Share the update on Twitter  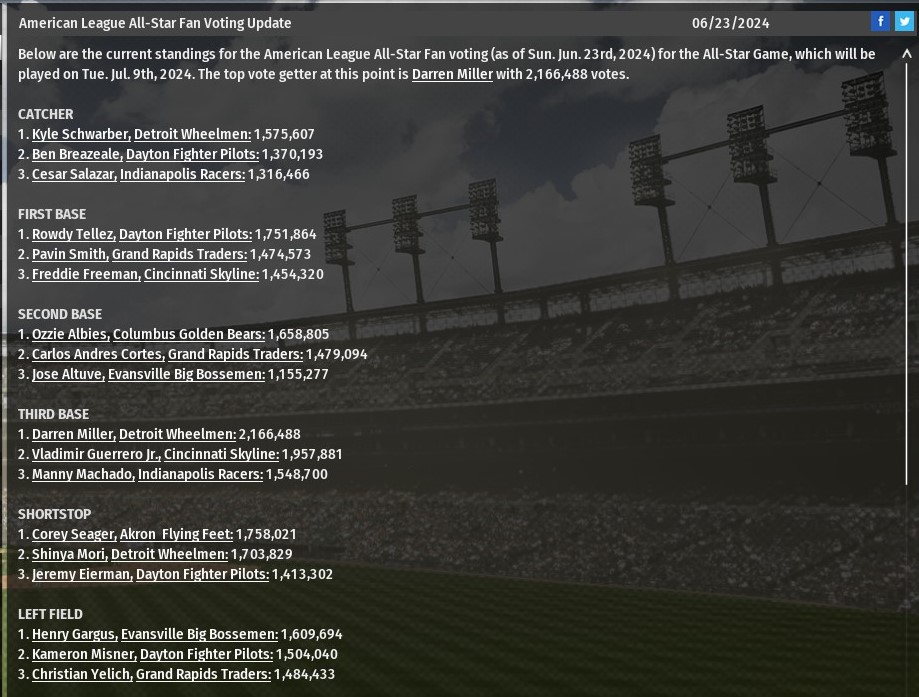point(904,22)
